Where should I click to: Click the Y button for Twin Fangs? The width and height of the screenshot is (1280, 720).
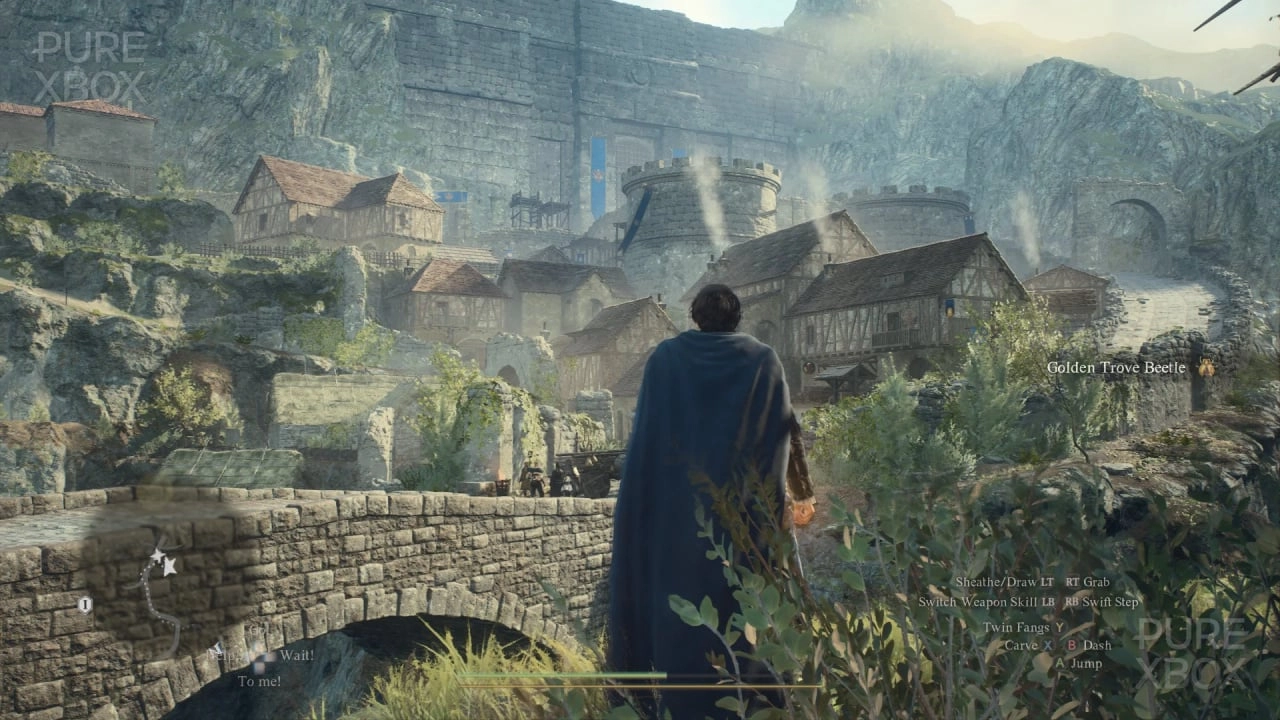pos(1060,628)
